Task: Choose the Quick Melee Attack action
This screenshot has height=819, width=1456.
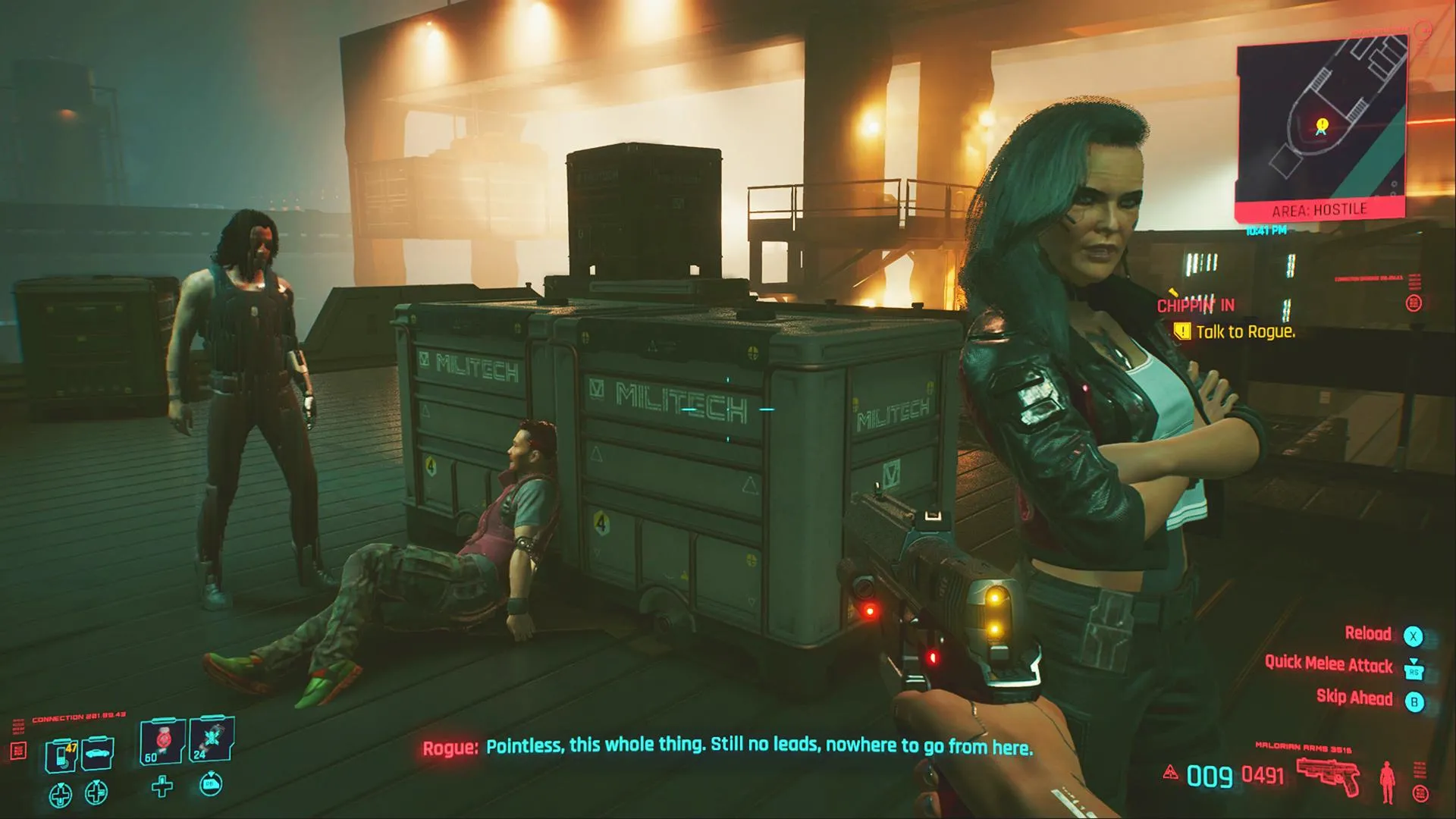Action: (1329, 665)
